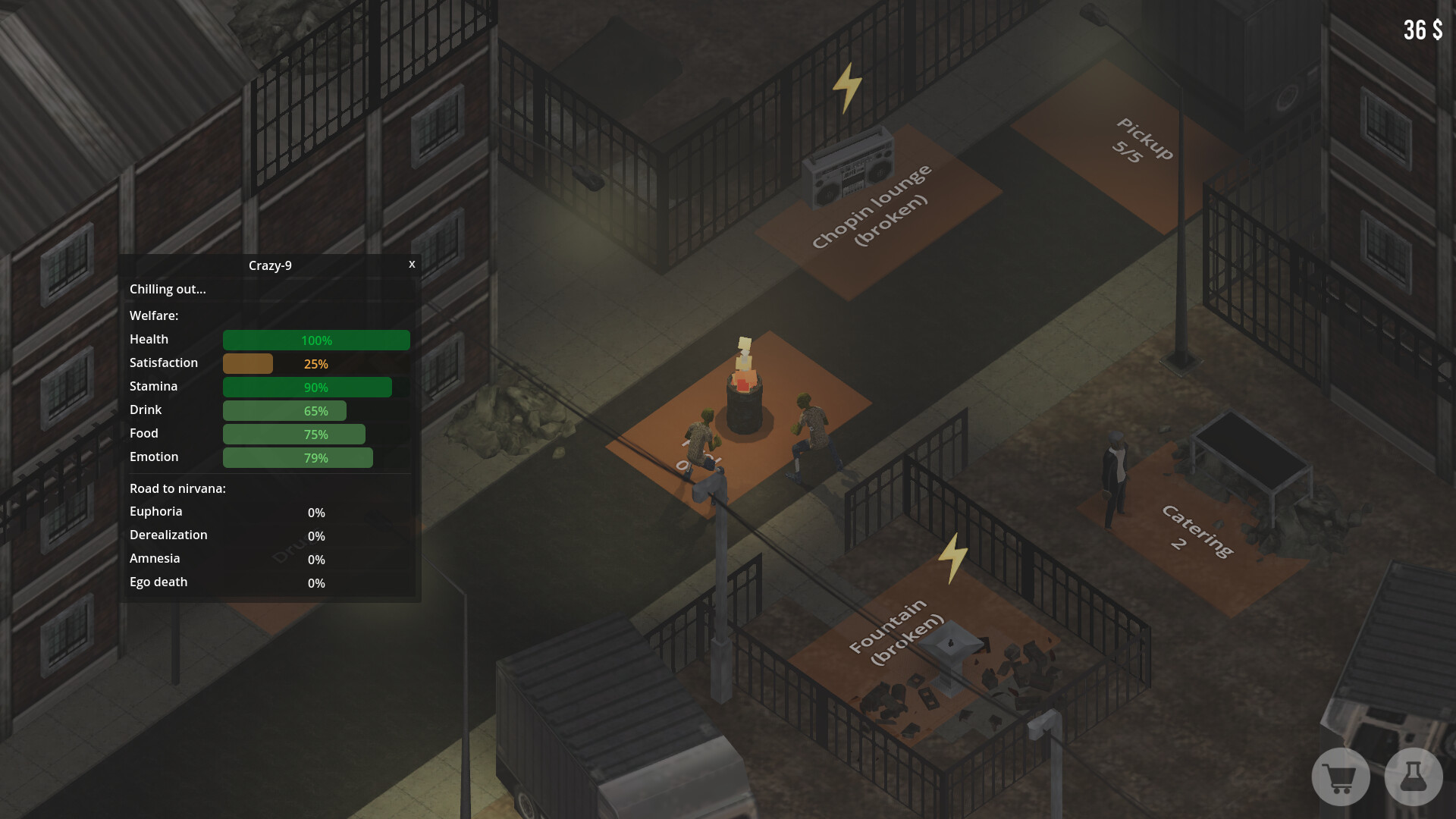Click the Chilling out... status text
The width and height of the screenshot is (1456, 819).
click(167, 289)
